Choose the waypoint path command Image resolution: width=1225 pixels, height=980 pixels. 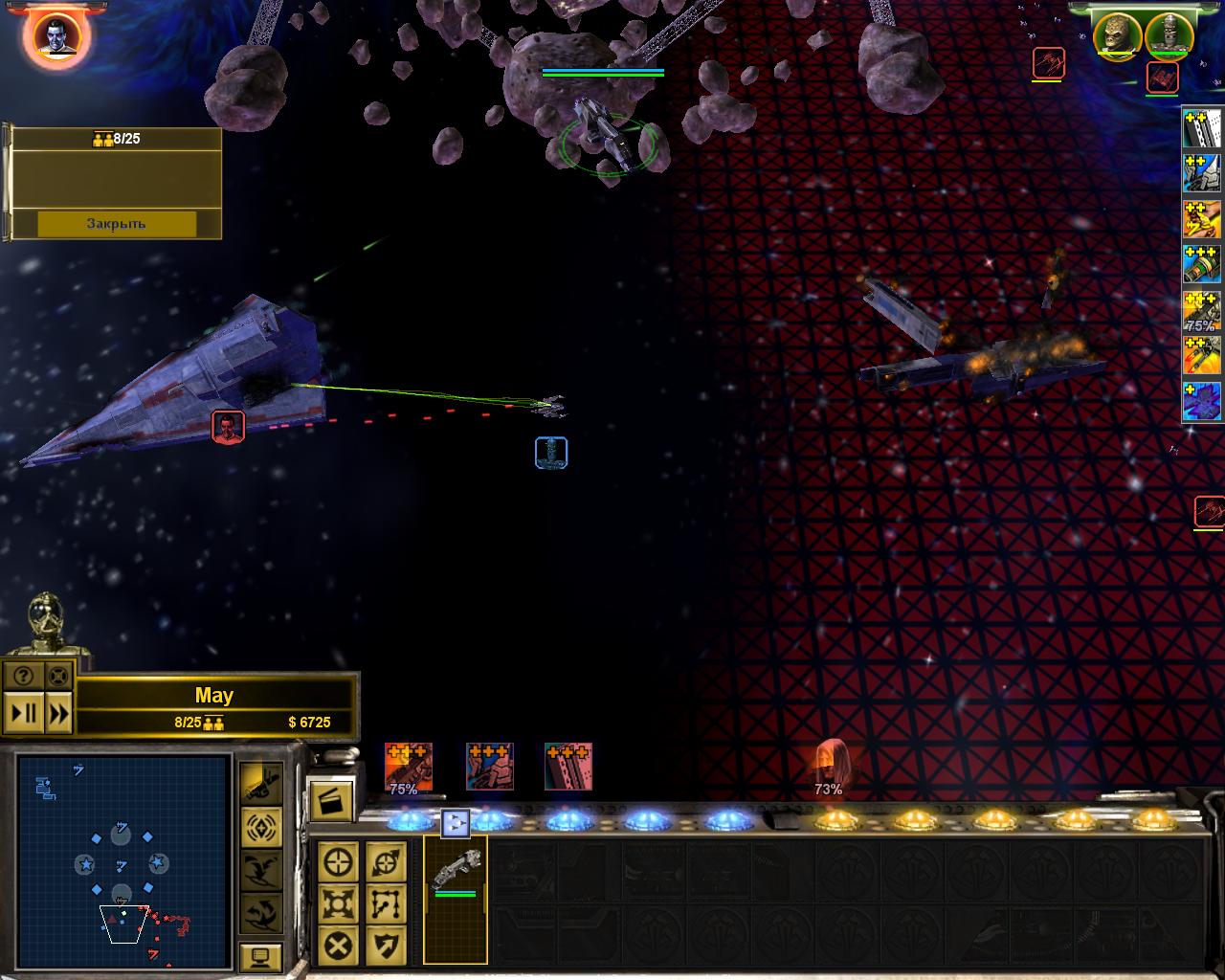click(x=386, y=903)
